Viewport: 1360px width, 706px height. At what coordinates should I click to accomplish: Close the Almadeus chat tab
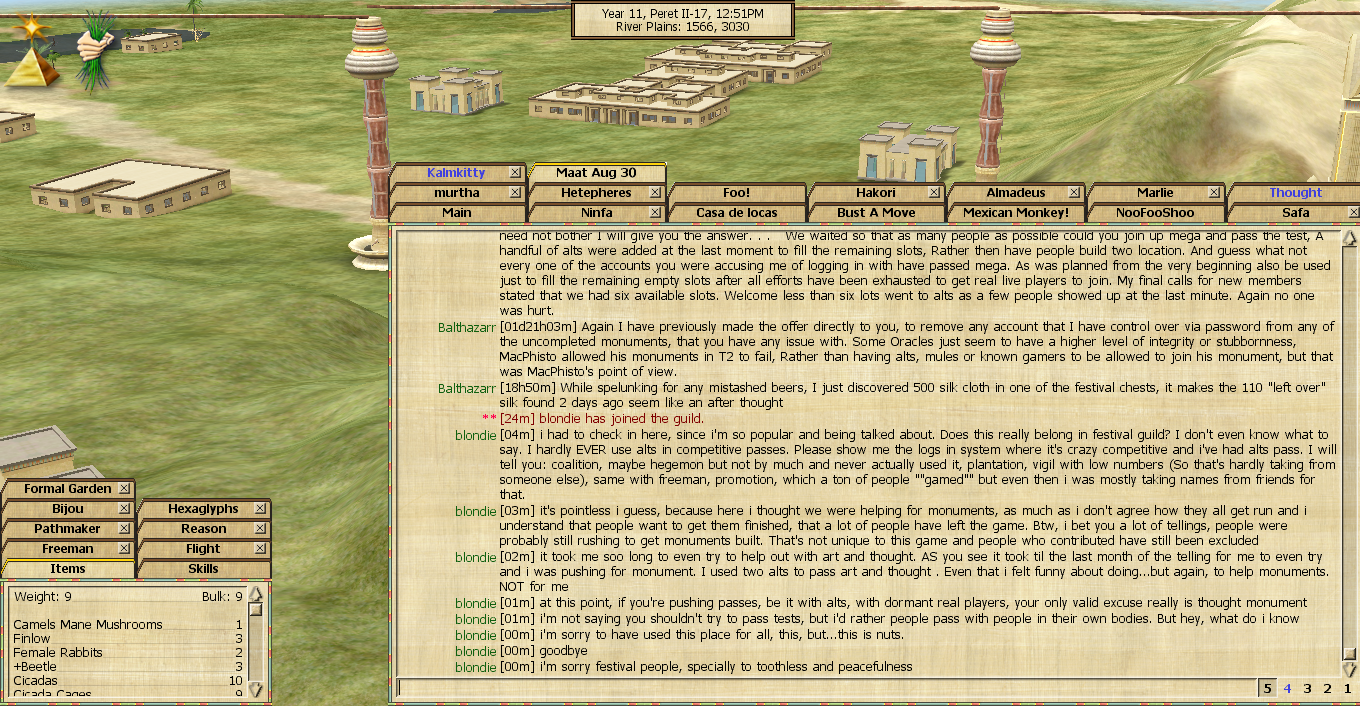point(1074,193)
